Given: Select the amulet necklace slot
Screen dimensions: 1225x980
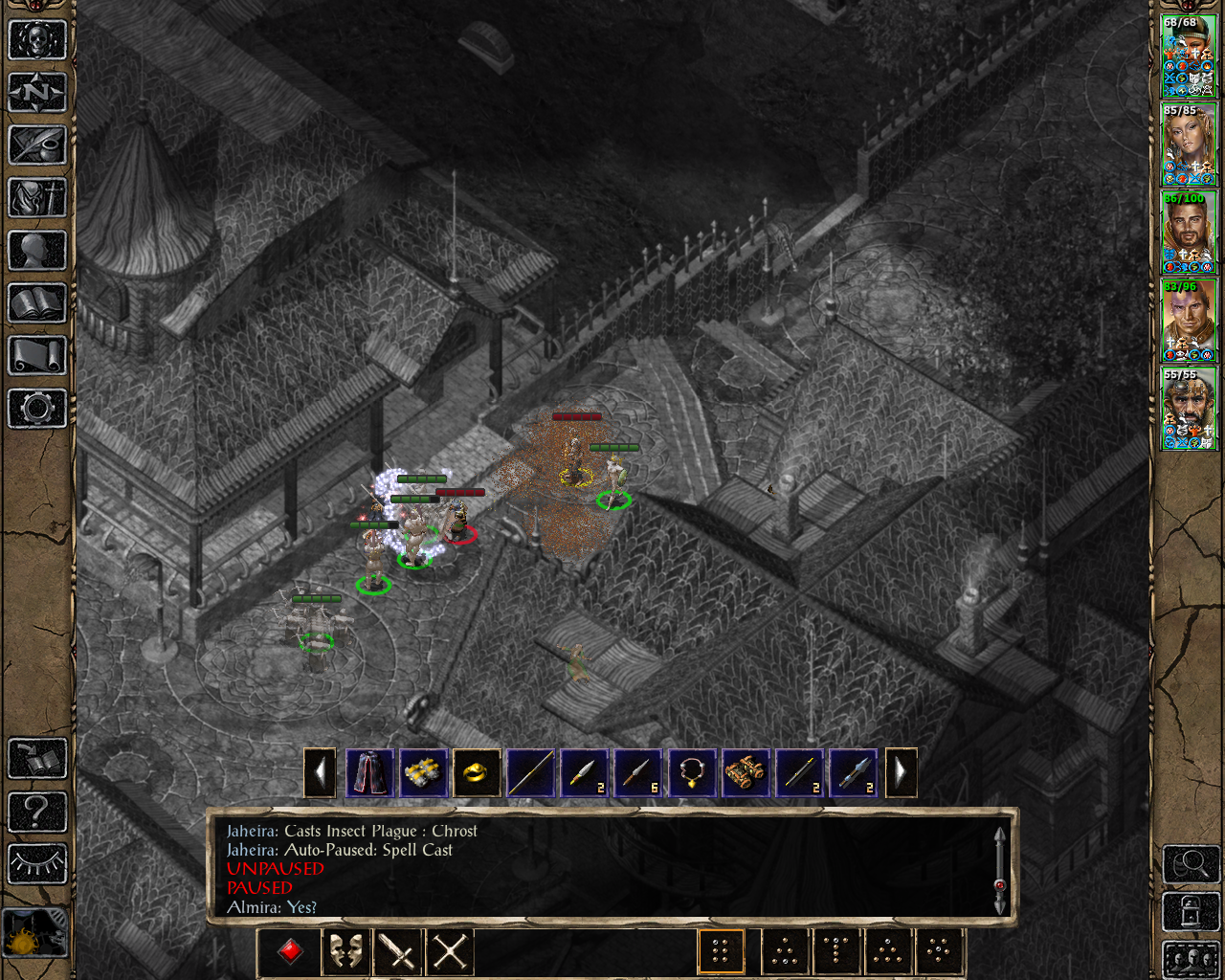Looking at the screenshot, I should click(x=691, y=772).
